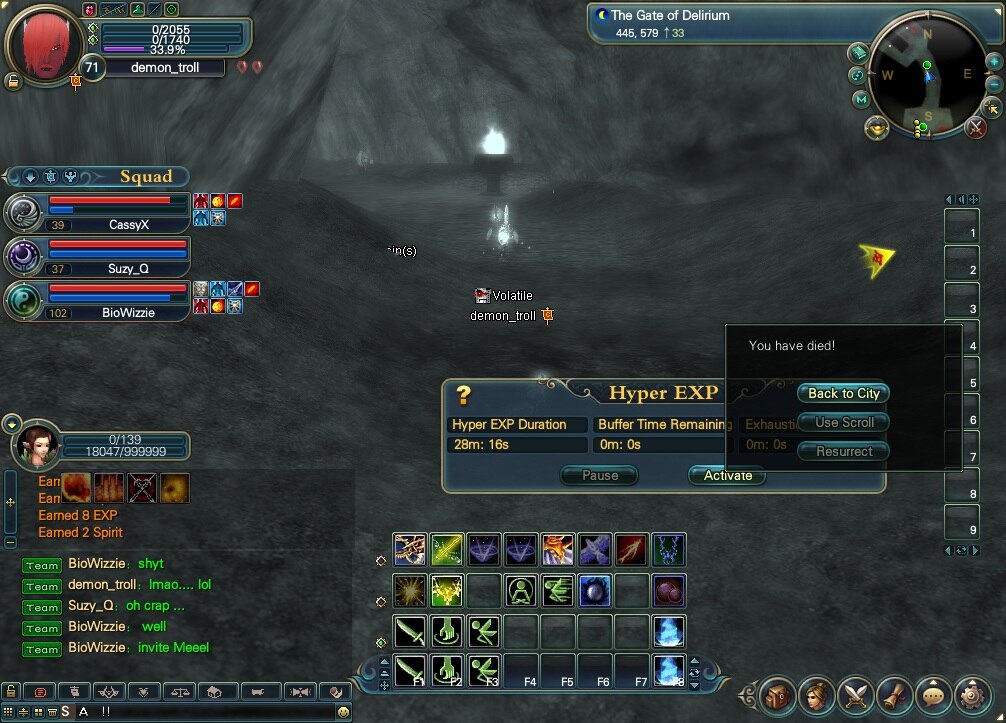This screenshot has width=1006, height=723.
Task: Zoom in the minimap with the plus button
Action: (993, 62)
